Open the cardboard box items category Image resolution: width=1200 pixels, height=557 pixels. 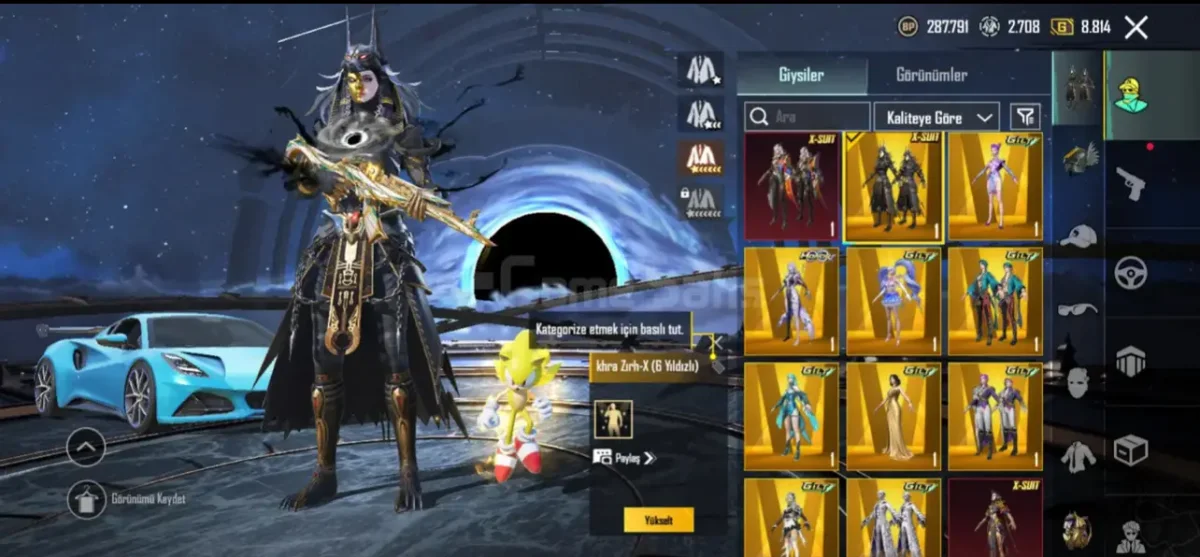[1131, 449]
